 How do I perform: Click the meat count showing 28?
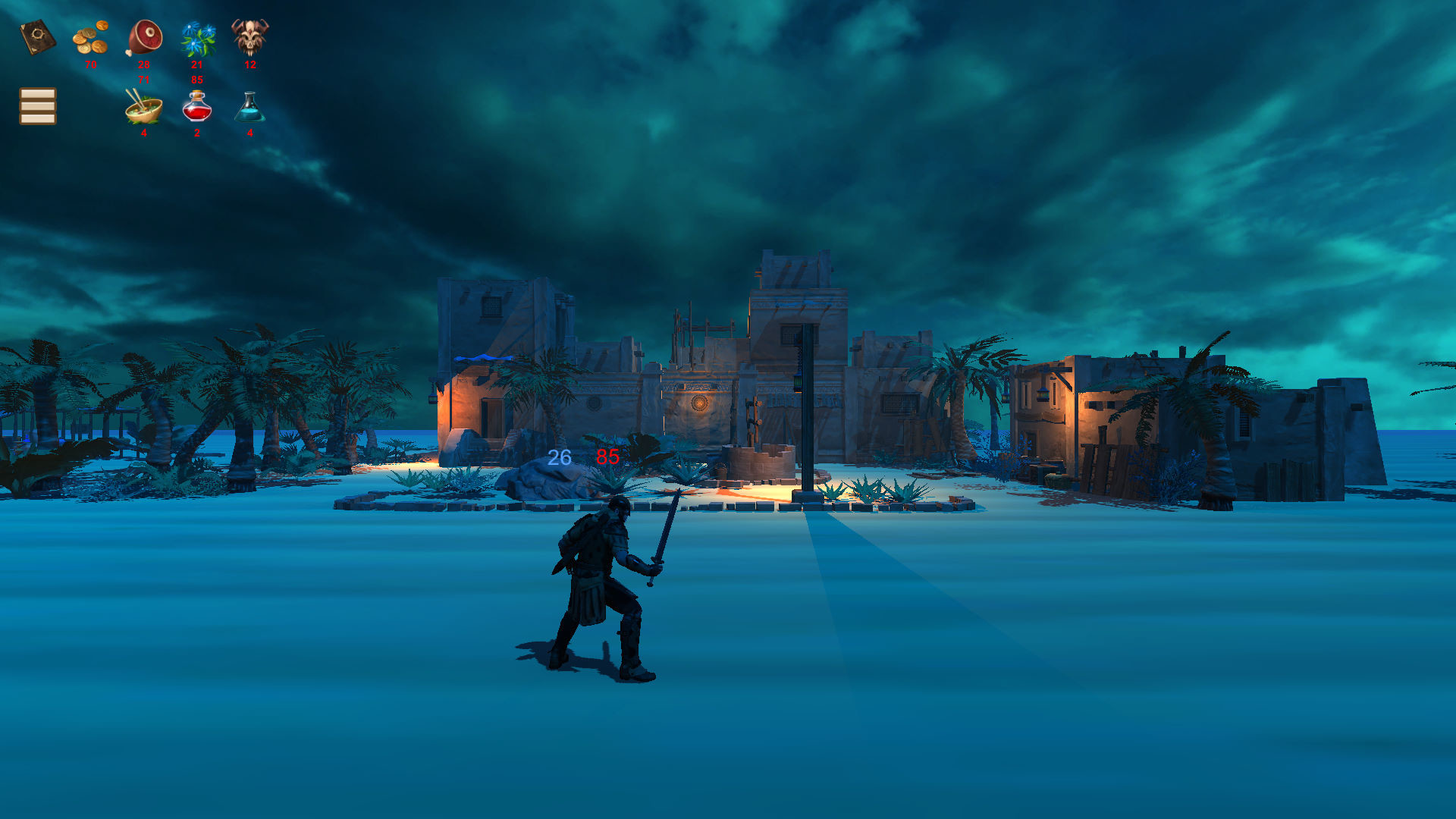pos(143,64)
